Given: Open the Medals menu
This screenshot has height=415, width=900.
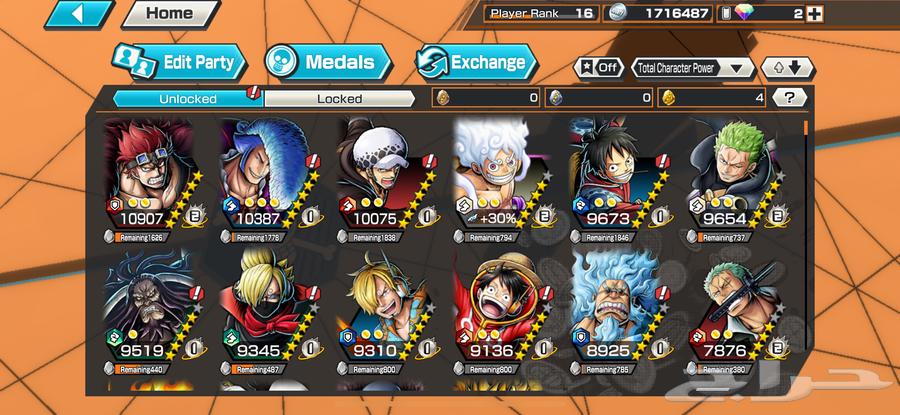Looking at the screenshot, I should 326,62.
